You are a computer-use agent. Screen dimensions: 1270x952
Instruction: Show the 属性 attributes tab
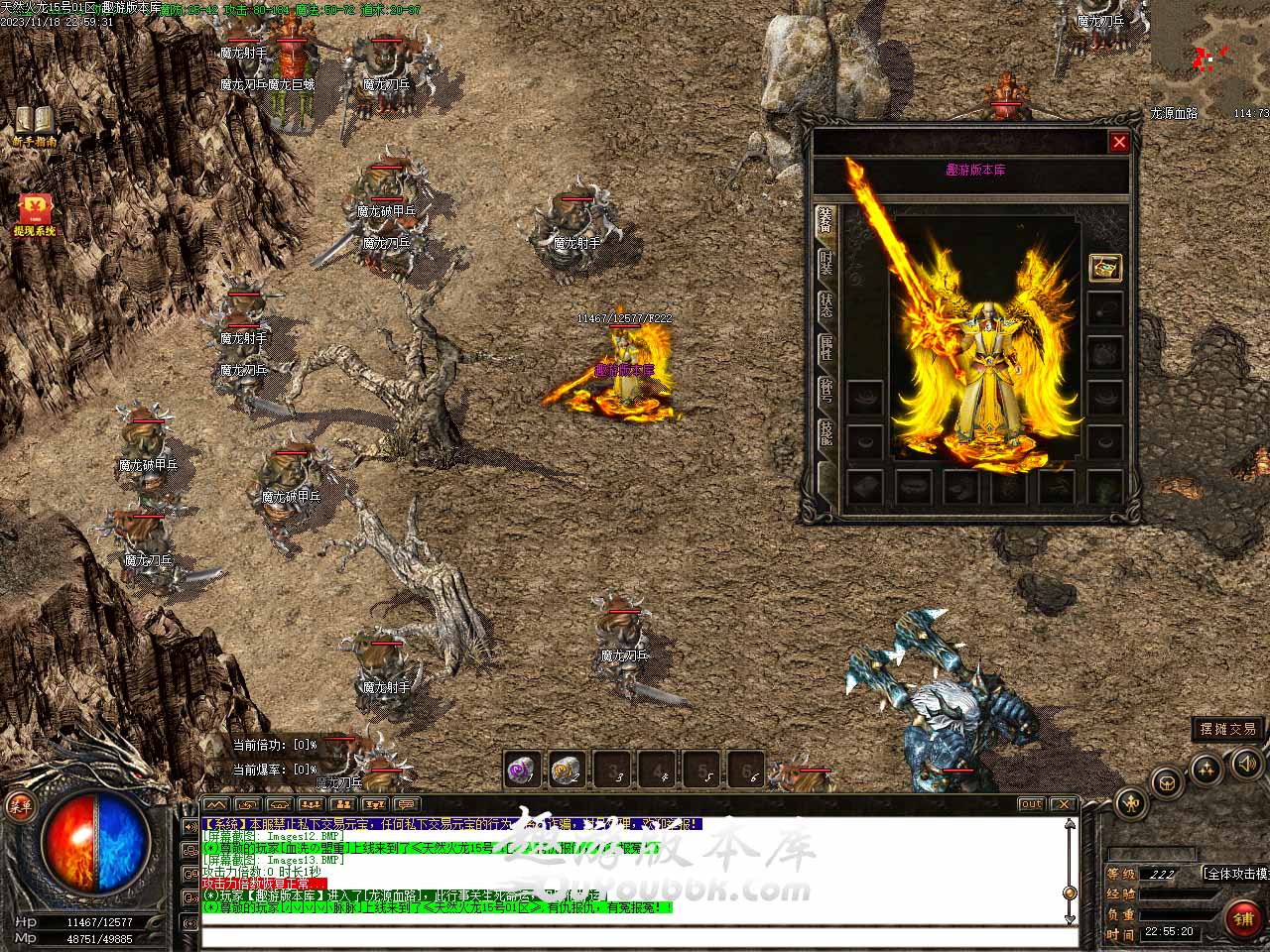[x=825, y=349]
